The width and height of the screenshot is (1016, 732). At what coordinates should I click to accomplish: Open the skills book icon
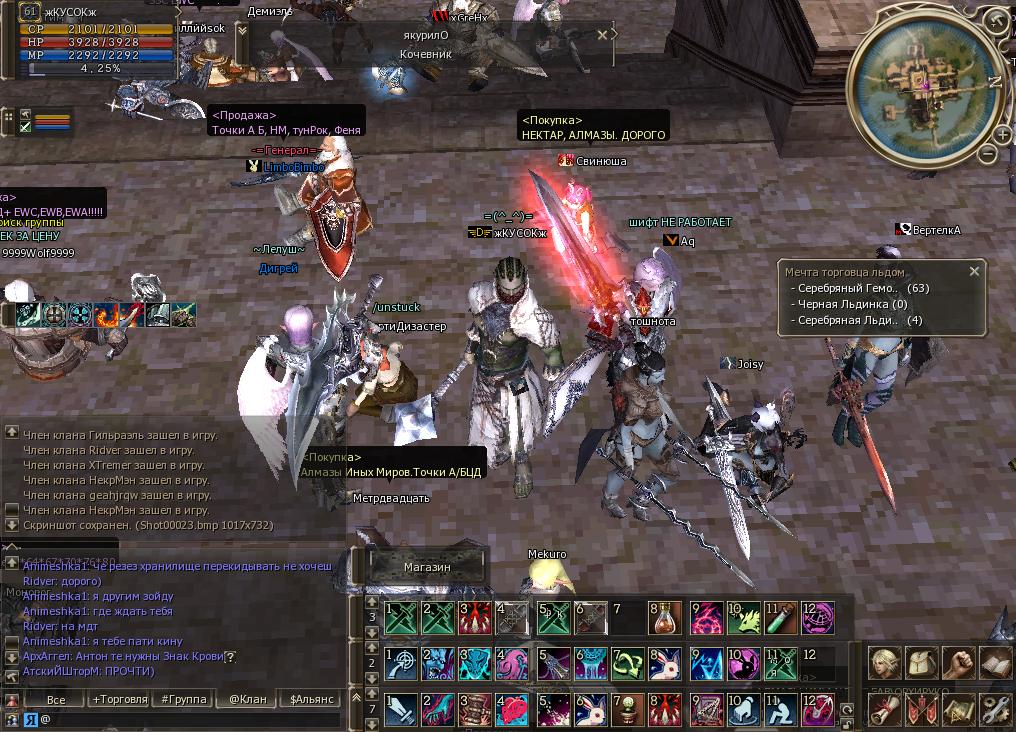coord(996,663)
